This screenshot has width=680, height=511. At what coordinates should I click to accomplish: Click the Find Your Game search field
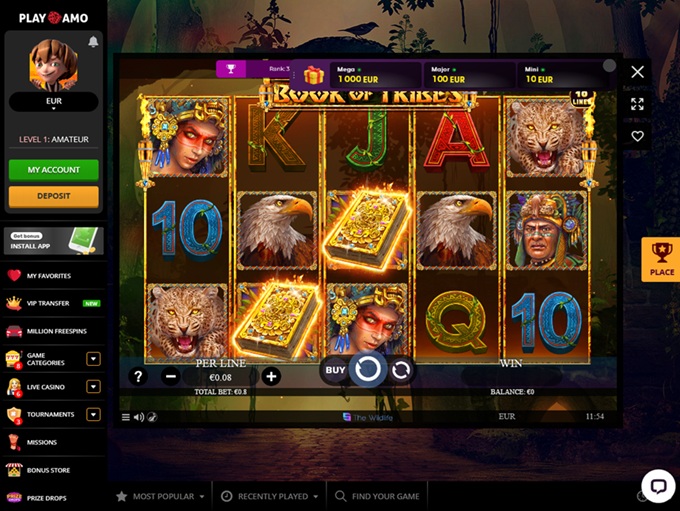coord(380,496)
